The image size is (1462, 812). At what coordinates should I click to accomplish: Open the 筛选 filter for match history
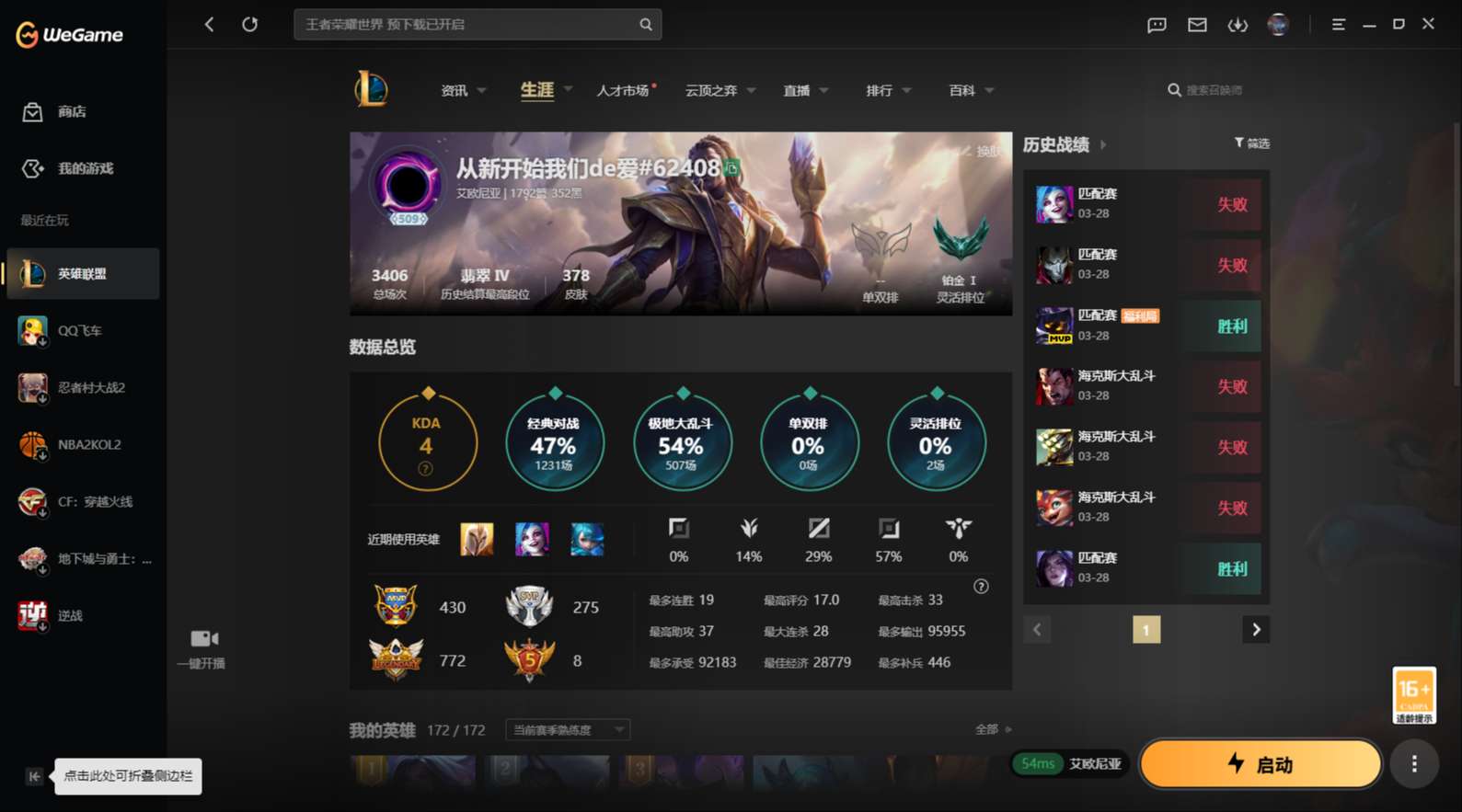[x=1252, y=143]
